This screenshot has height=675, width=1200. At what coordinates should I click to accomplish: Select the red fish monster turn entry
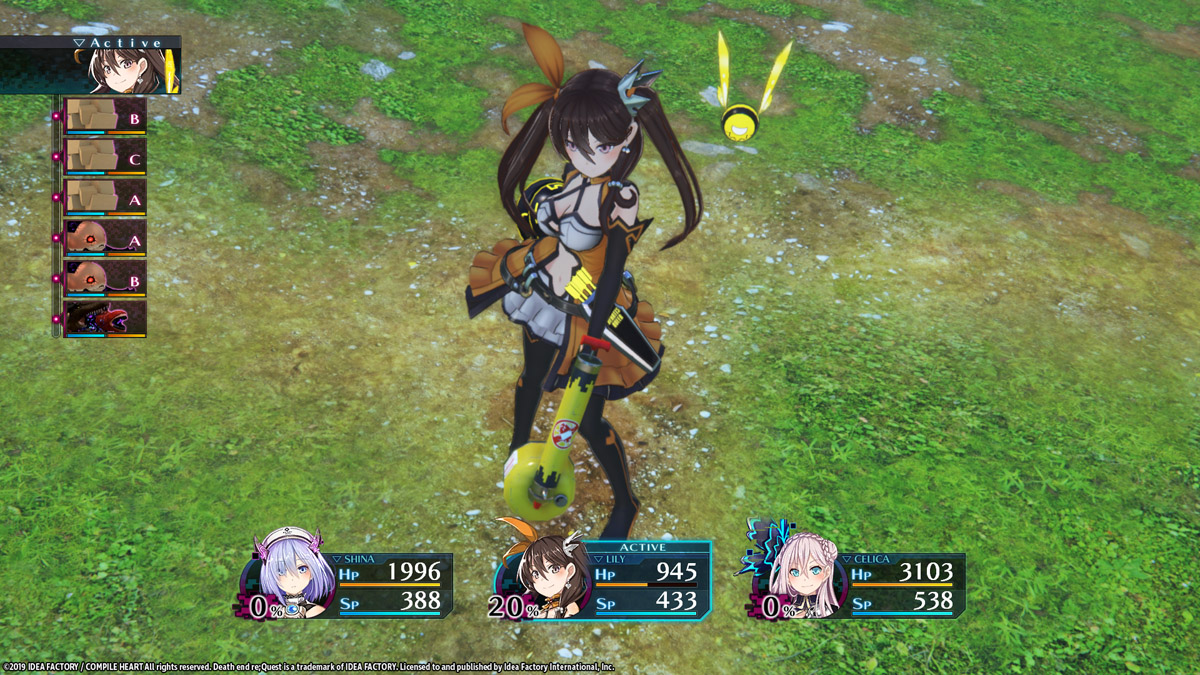[105, 319]
